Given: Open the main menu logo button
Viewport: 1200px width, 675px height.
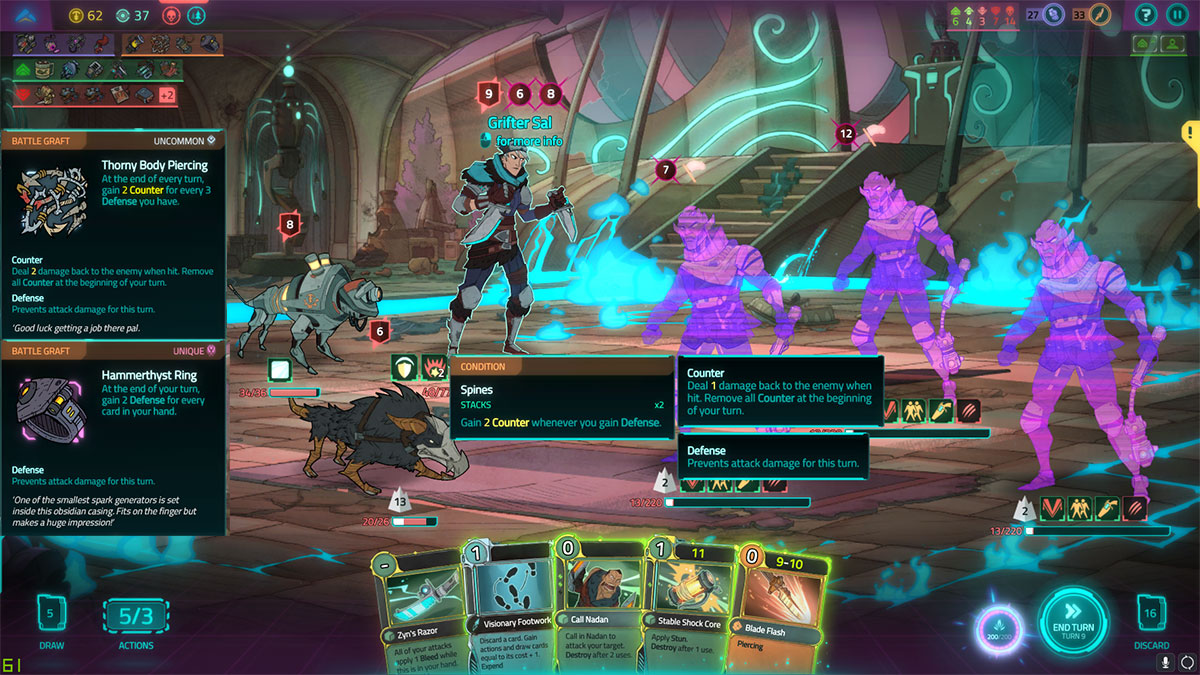Looking at the screenshot, I should point(27,15).
